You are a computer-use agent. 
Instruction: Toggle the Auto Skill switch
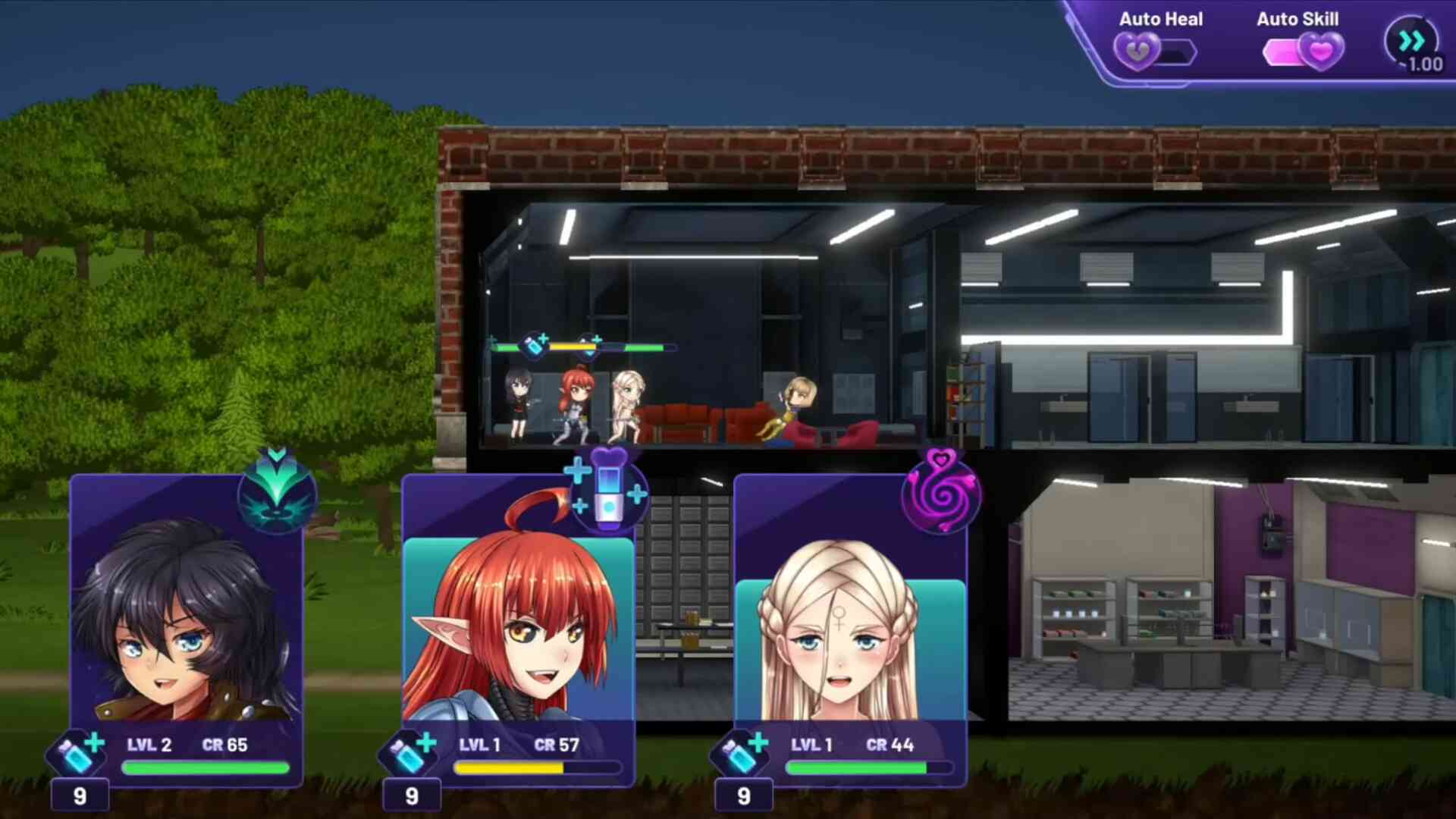(1303, 52)
